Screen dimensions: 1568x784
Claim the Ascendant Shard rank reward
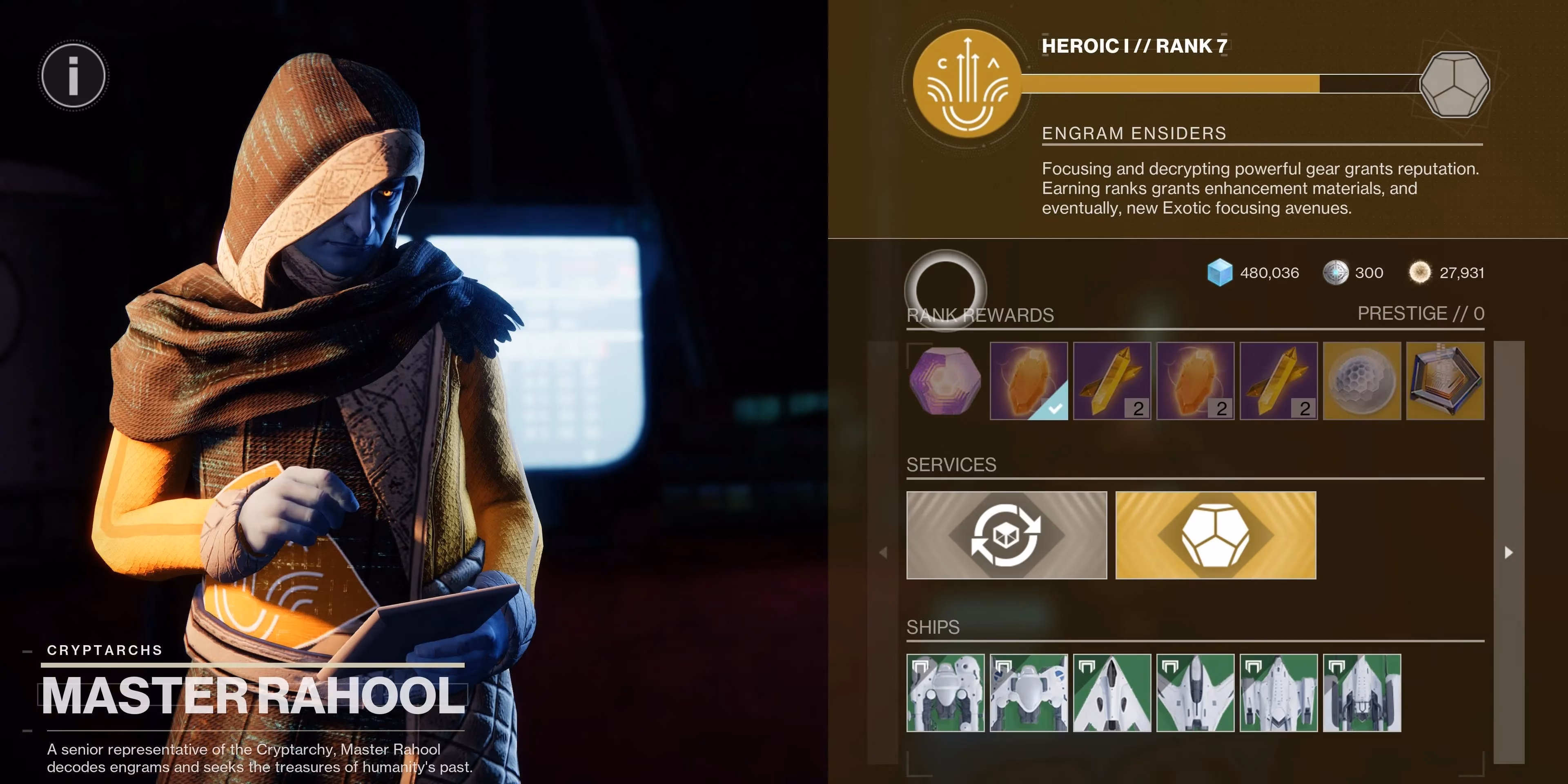(x=1362, y=382)
